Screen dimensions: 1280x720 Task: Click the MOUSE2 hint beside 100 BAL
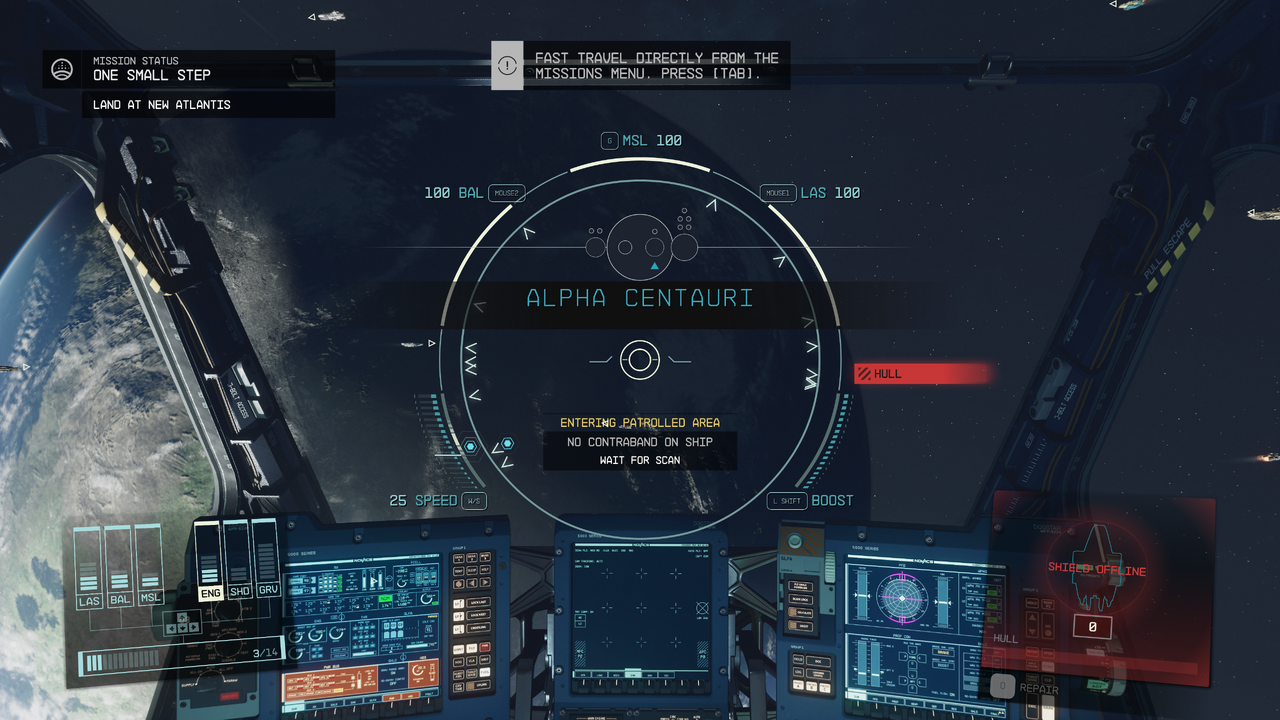pyautogui.click(x=506, y=192)
